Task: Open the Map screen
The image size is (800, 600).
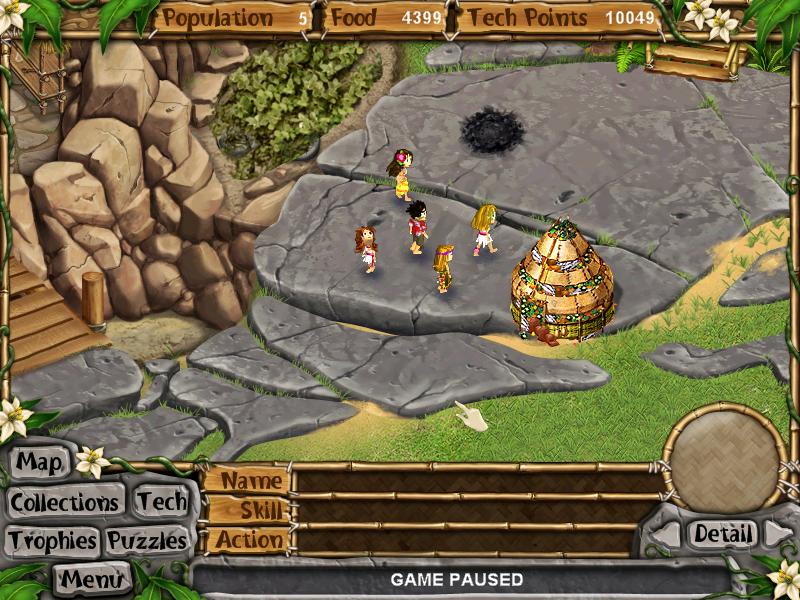Action: coord(40,463)
